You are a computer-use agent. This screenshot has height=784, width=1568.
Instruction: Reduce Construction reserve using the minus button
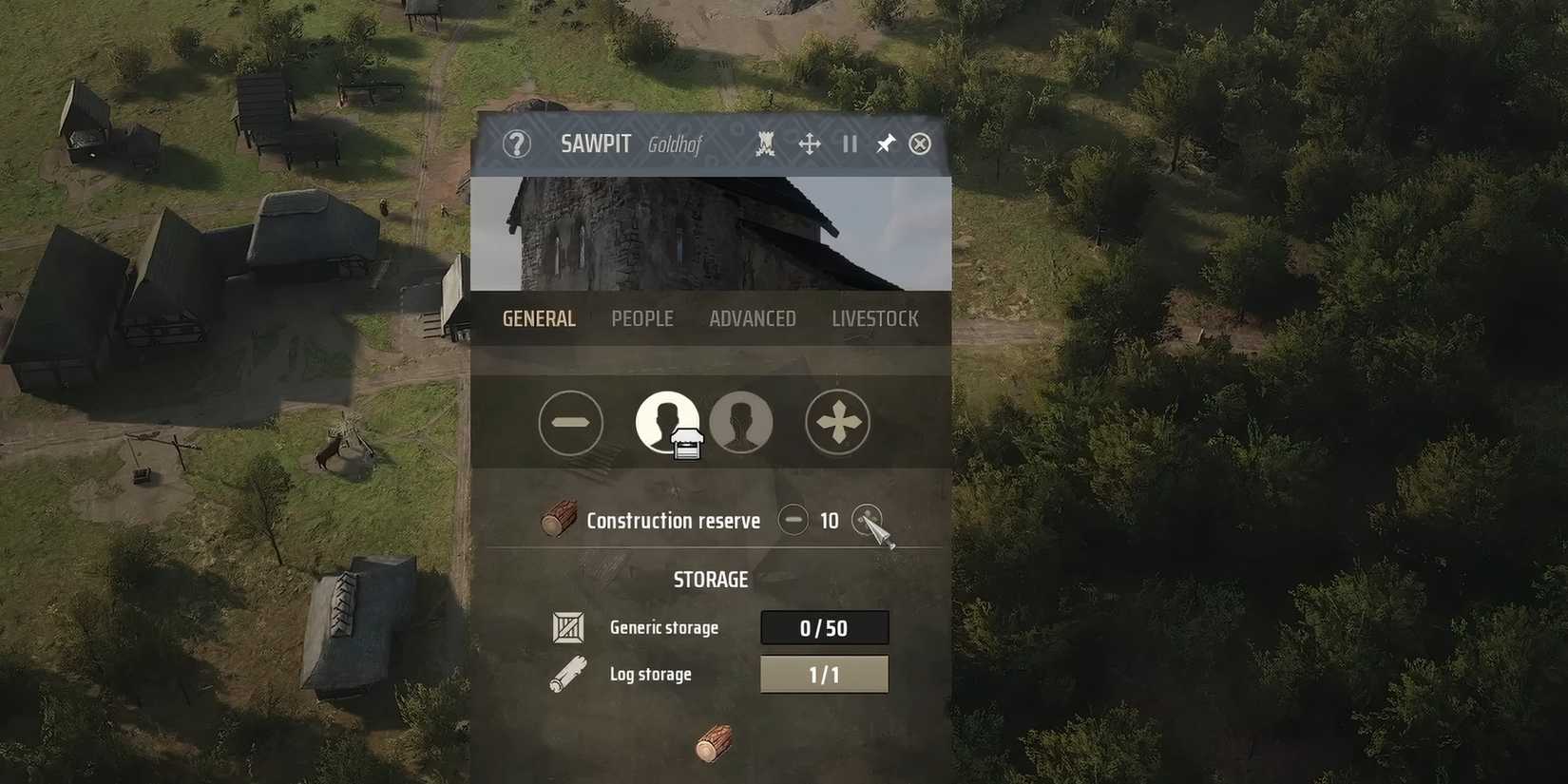pos(794,520)
